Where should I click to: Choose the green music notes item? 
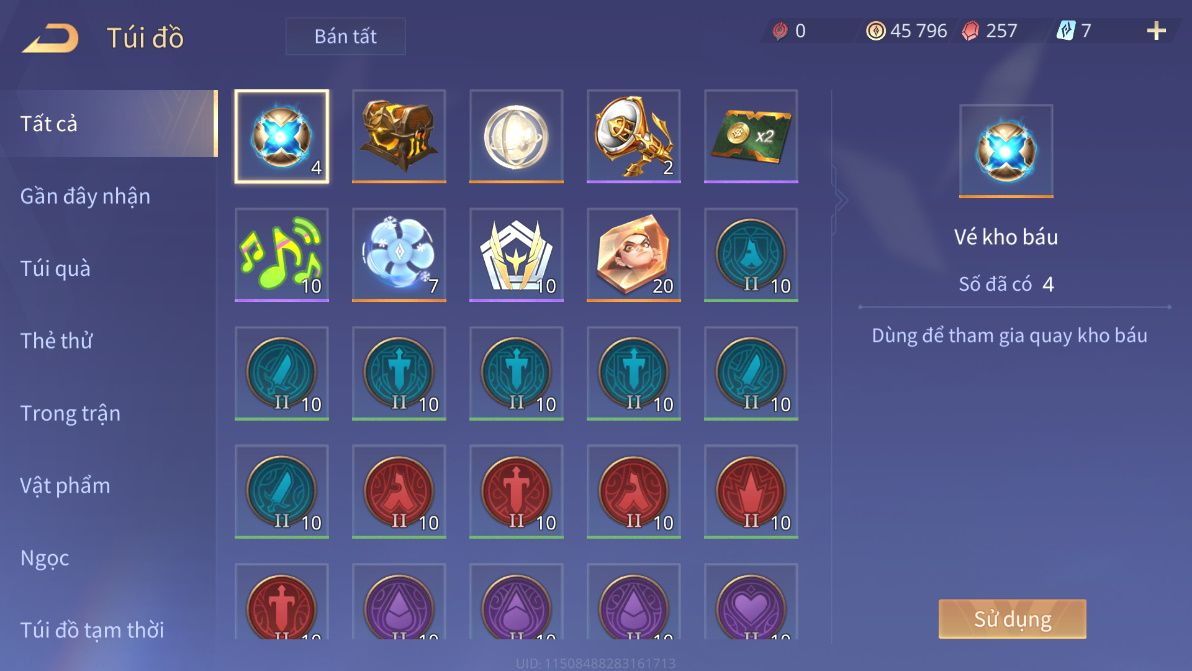[281, 254]
